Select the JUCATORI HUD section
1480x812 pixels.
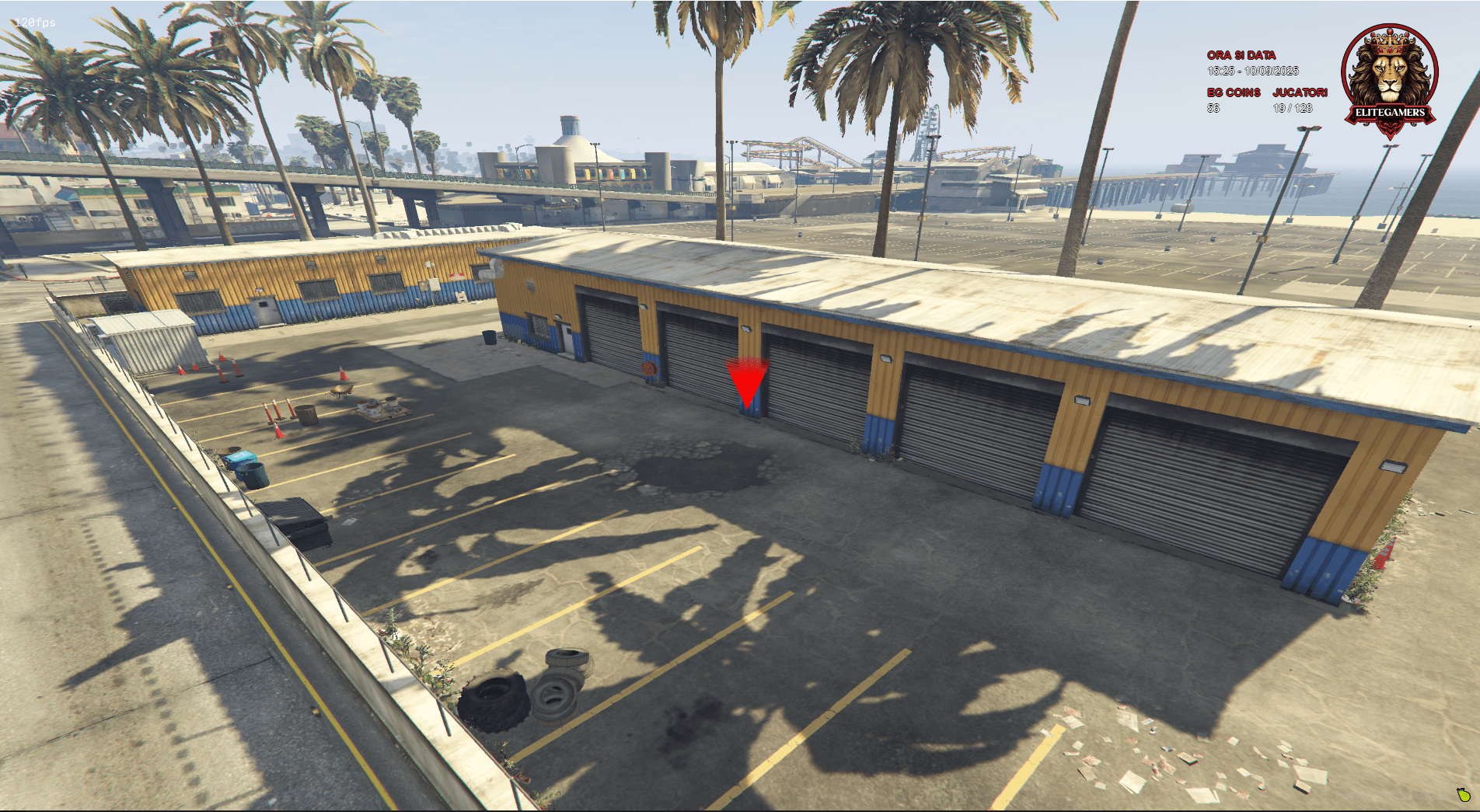click(1301, 92)
